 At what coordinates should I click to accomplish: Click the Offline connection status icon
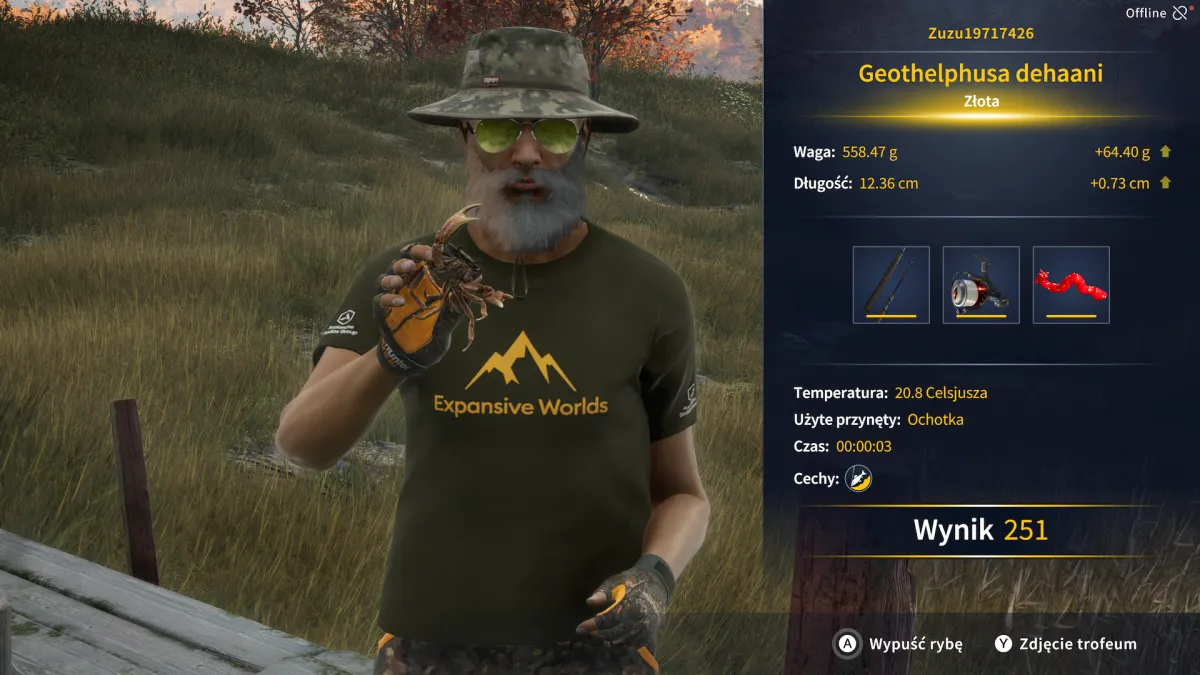pyautogui.click(x=1181, y=13)
